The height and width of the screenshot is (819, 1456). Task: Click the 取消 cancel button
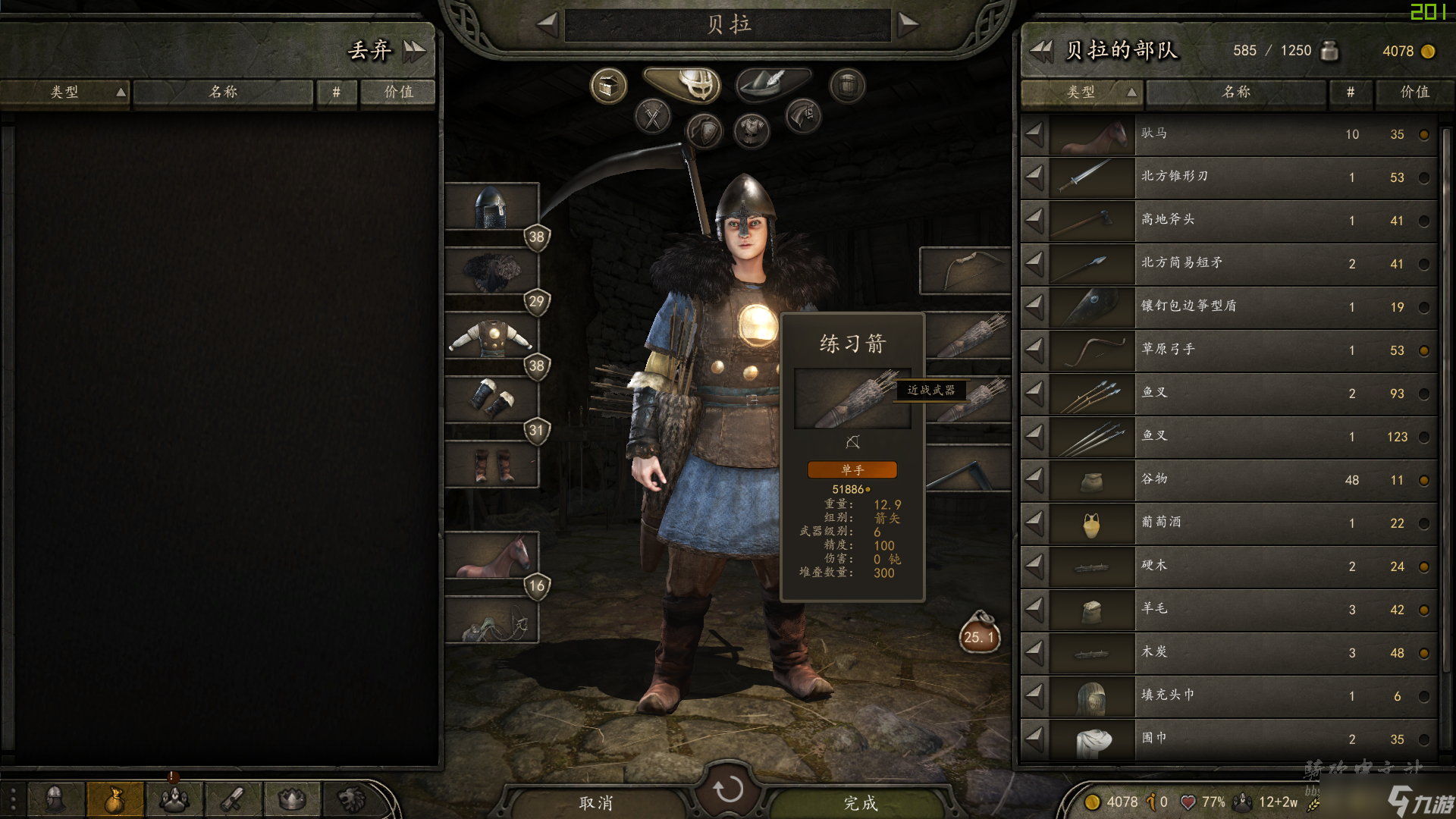point(596,802)
